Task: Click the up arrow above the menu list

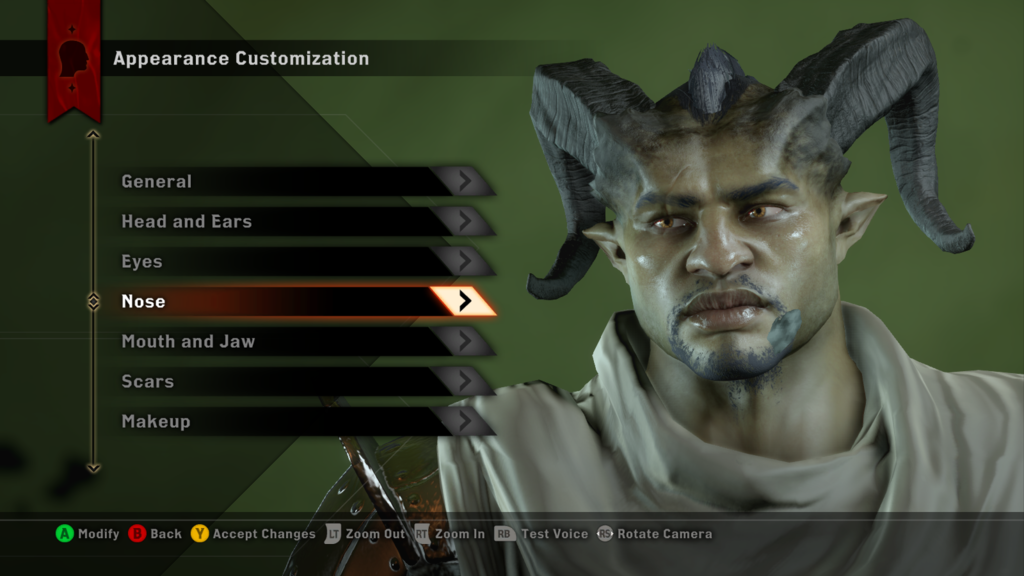Action: coord(93,134)
